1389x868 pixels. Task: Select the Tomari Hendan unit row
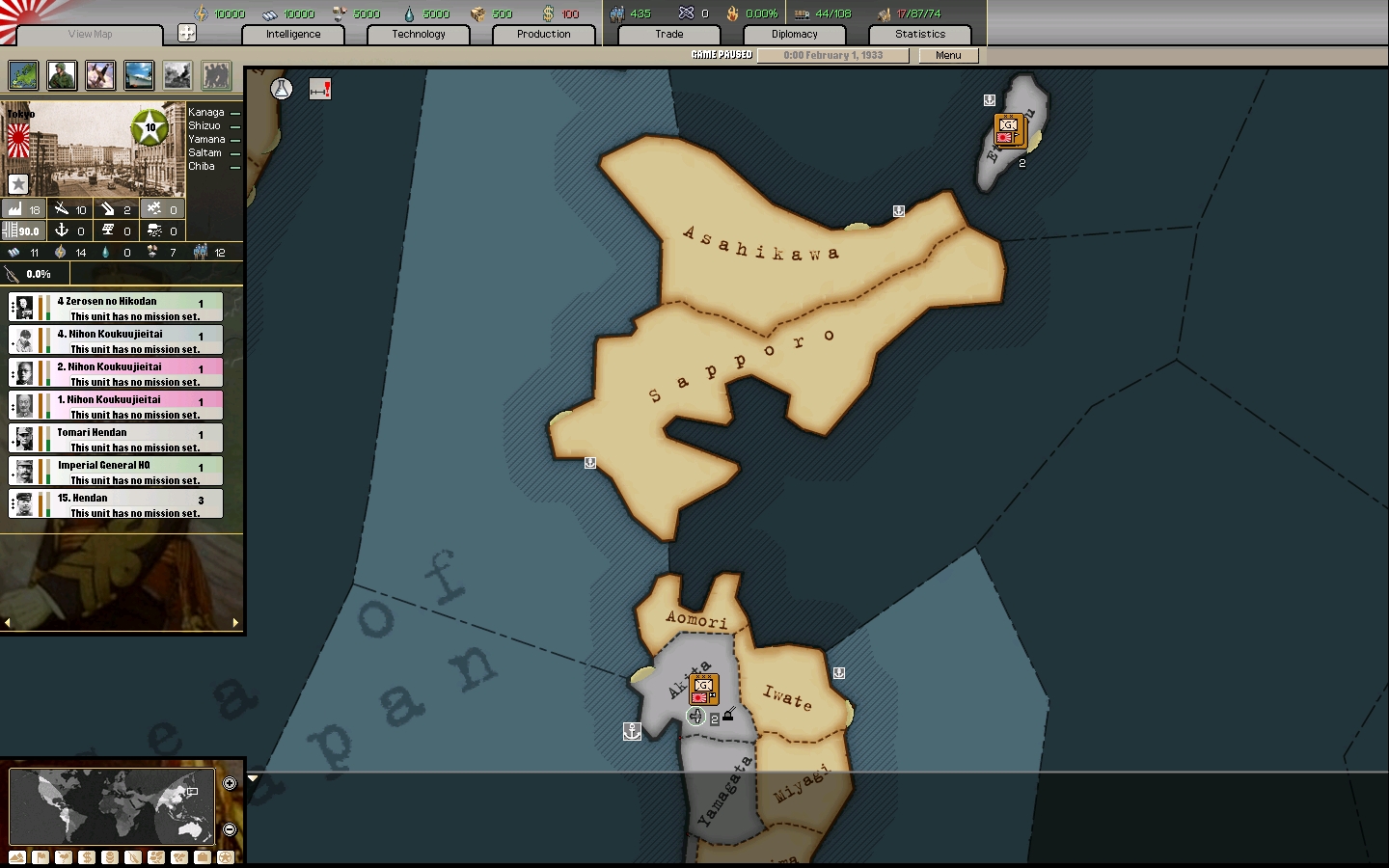116,439
